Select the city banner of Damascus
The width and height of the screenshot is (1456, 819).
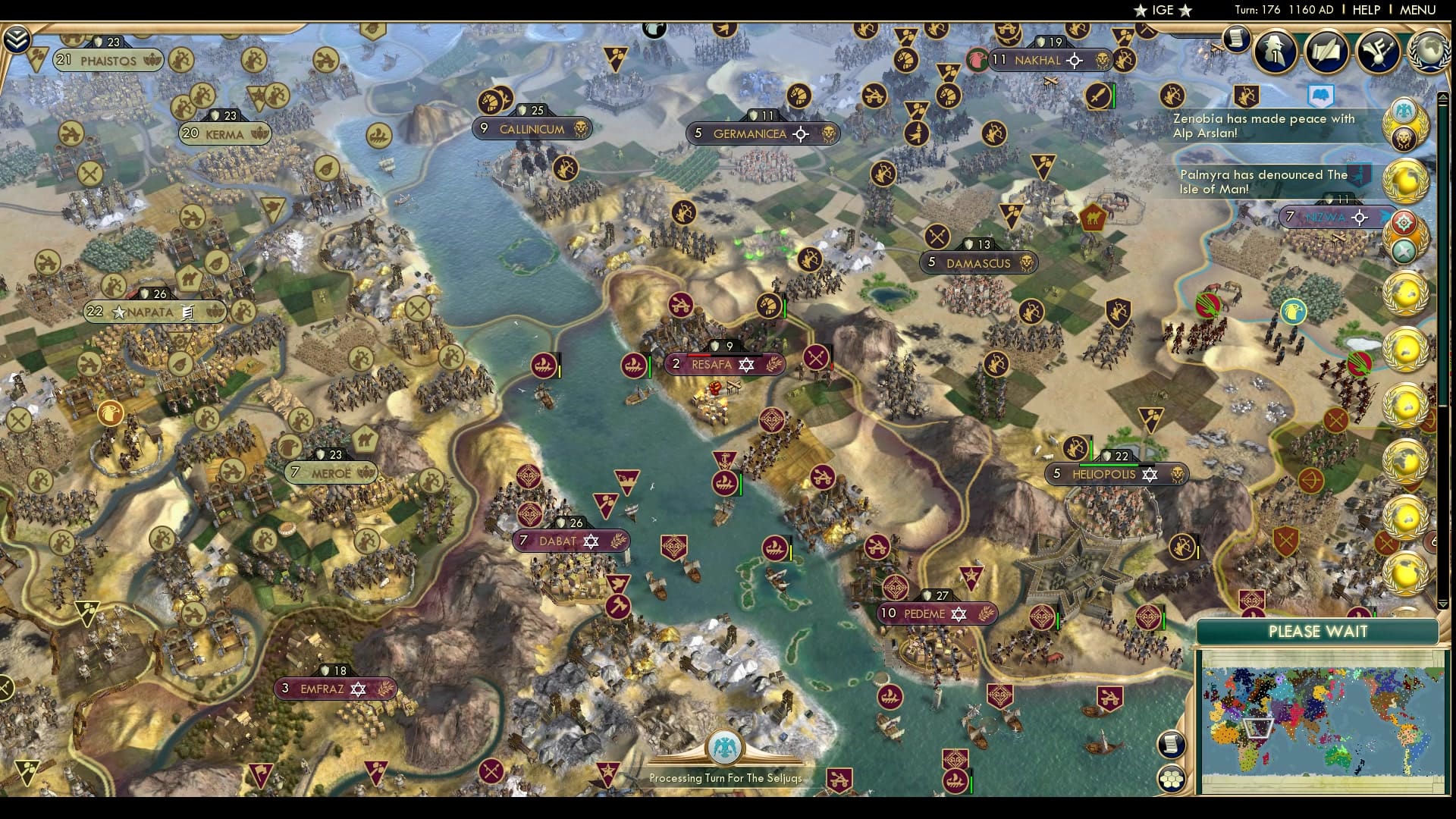pos(978,262)
